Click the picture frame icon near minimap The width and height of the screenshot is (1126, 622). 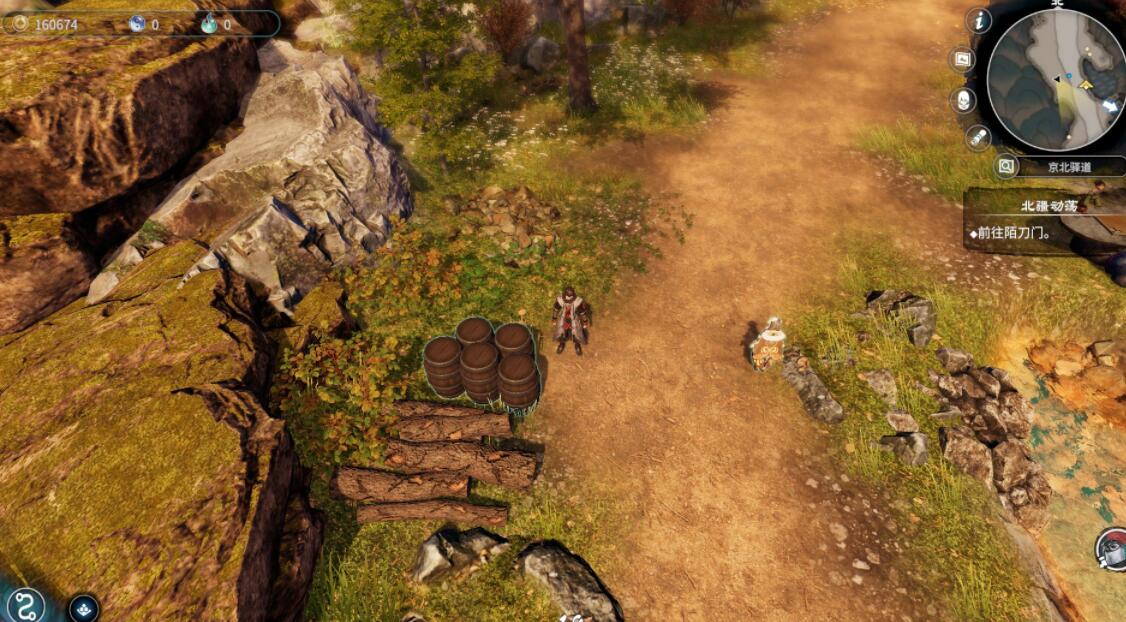(963, 59)
